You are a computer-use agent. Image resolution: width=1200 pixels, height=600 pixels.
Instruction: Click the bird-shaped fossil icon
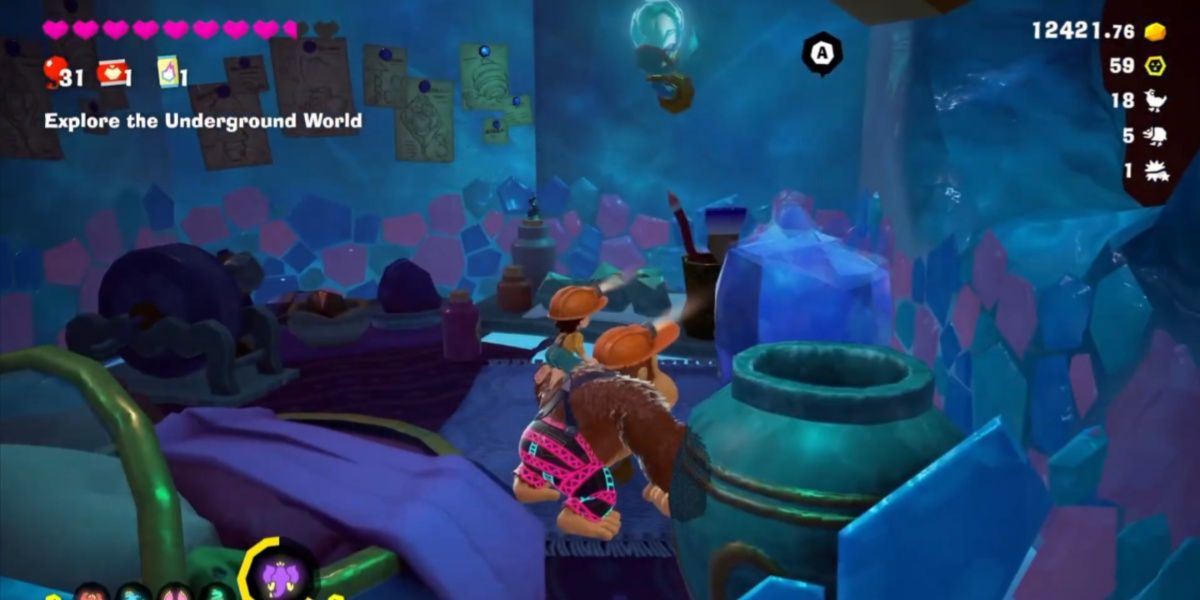click(1155, 100)
